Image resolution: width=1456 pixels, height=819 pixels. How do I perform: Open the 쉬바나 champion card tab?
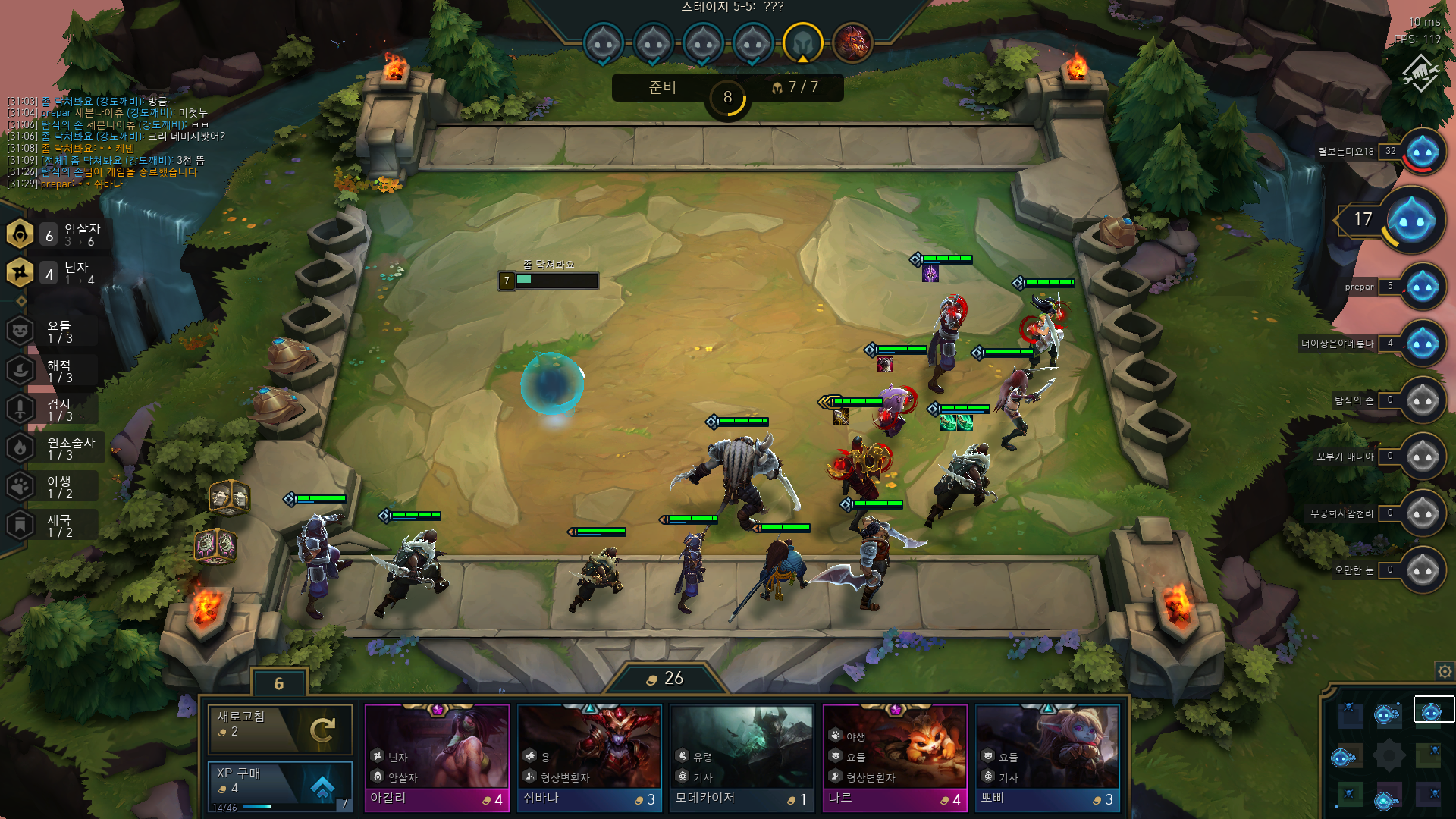[x=589, y=755]
